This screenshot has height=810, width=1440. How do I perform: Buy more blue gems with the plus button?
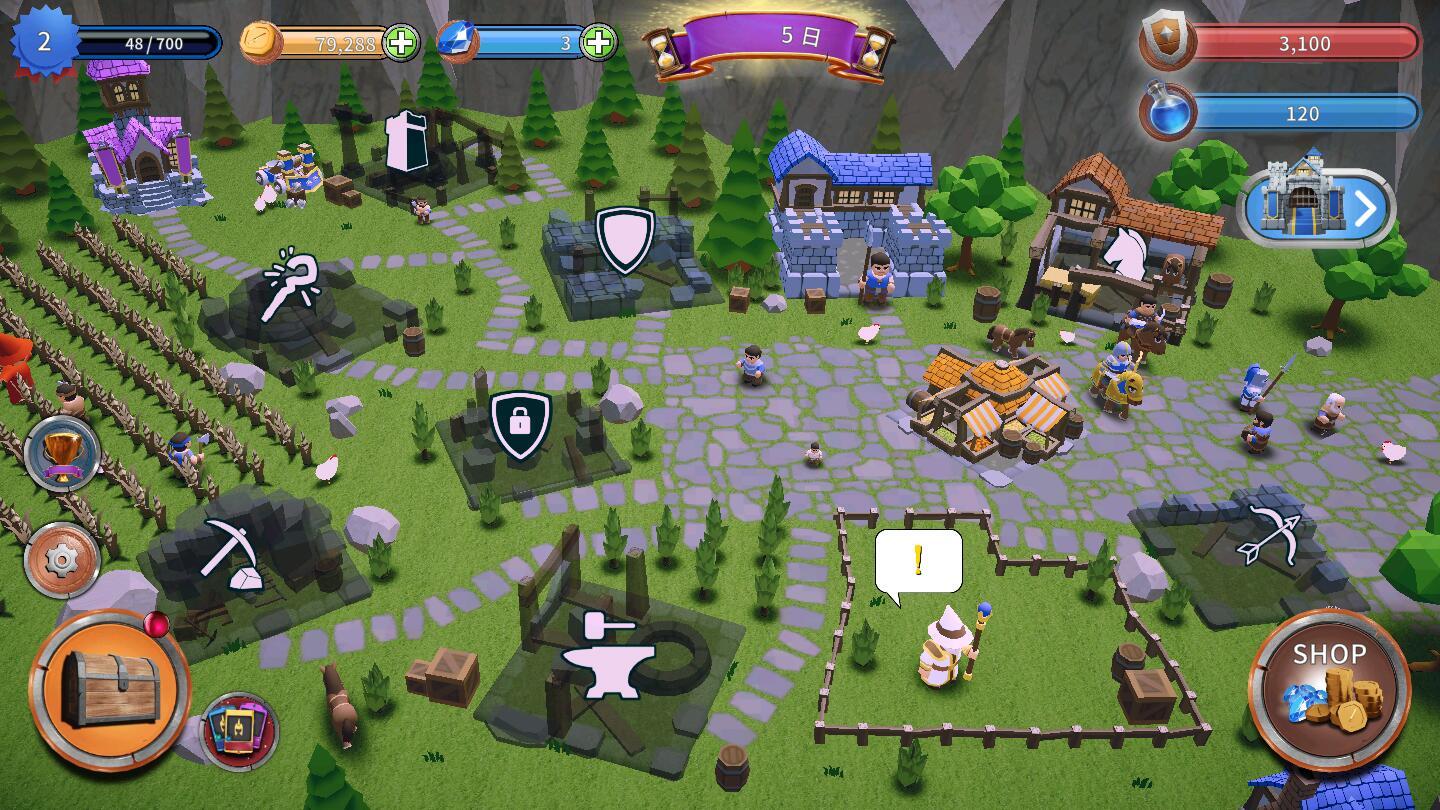point(598,43)
